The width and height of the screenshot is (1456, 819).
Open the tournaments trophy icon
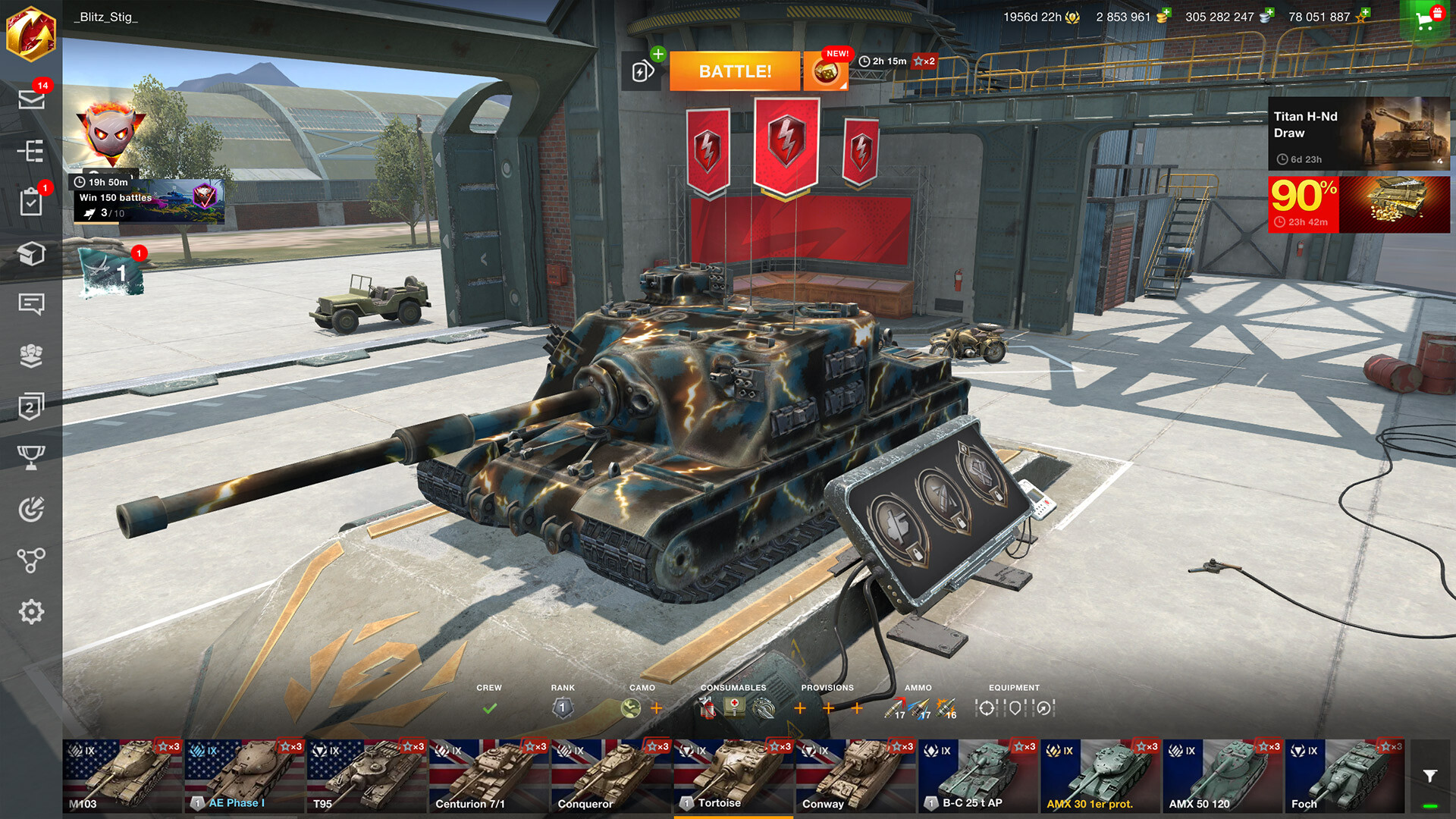click(x=32, y=455)
